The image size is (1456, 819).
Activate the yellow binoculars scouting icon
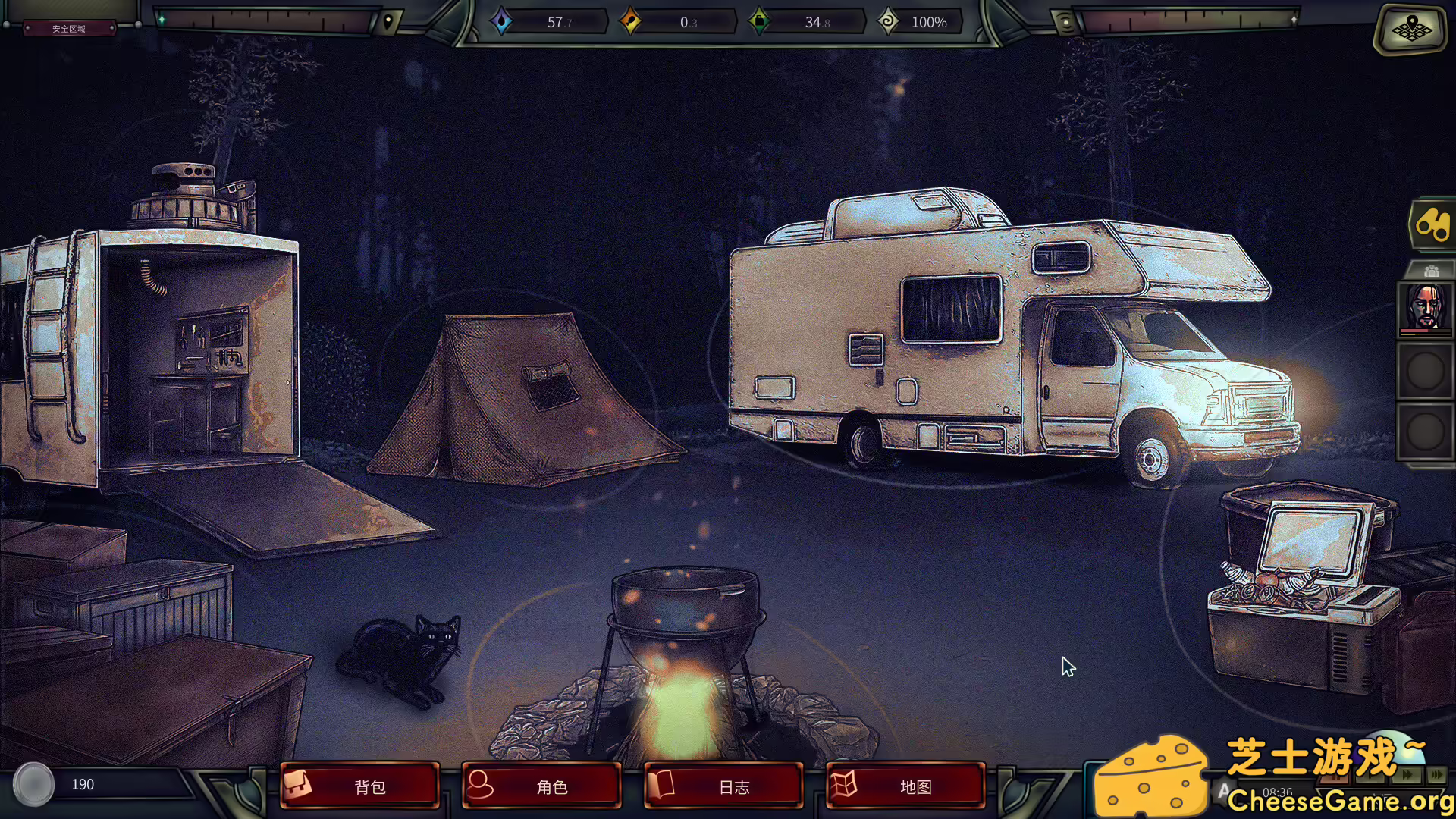point(1432,224)
